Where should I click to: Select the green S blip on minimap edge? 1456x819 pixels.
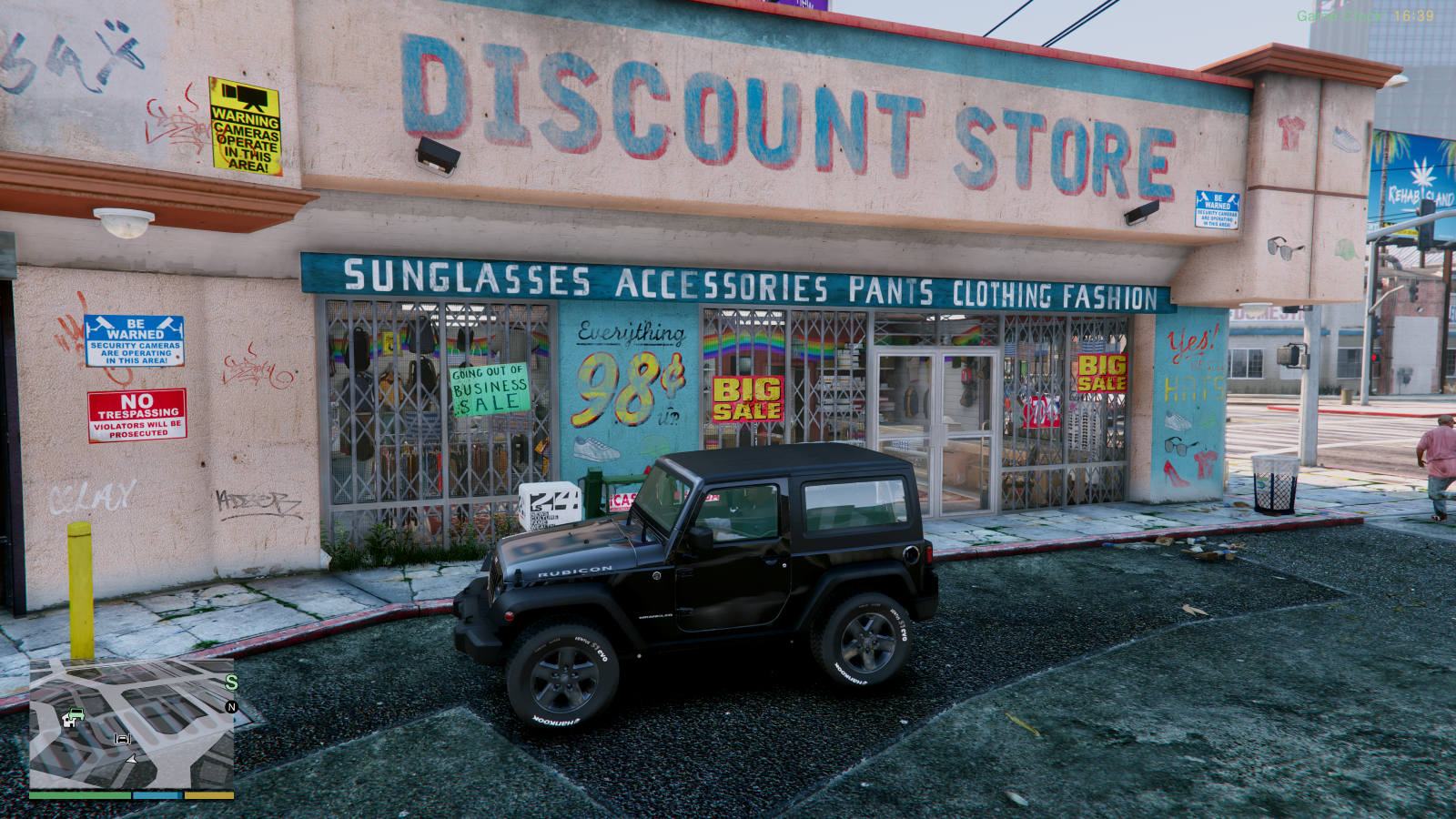[x=231, y=682]
